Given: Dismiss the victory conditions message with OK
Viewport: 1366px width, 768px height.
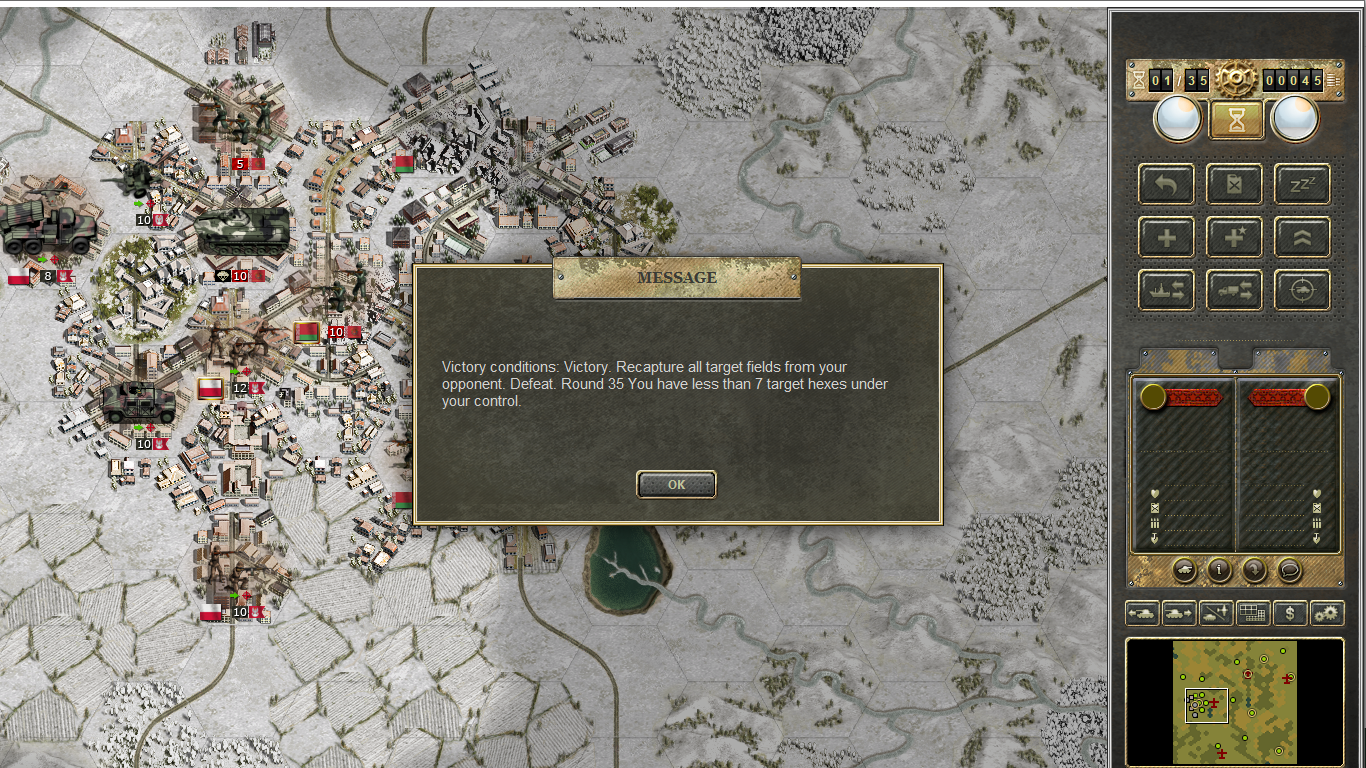Looking at the screenshot, I should point(676,485).
